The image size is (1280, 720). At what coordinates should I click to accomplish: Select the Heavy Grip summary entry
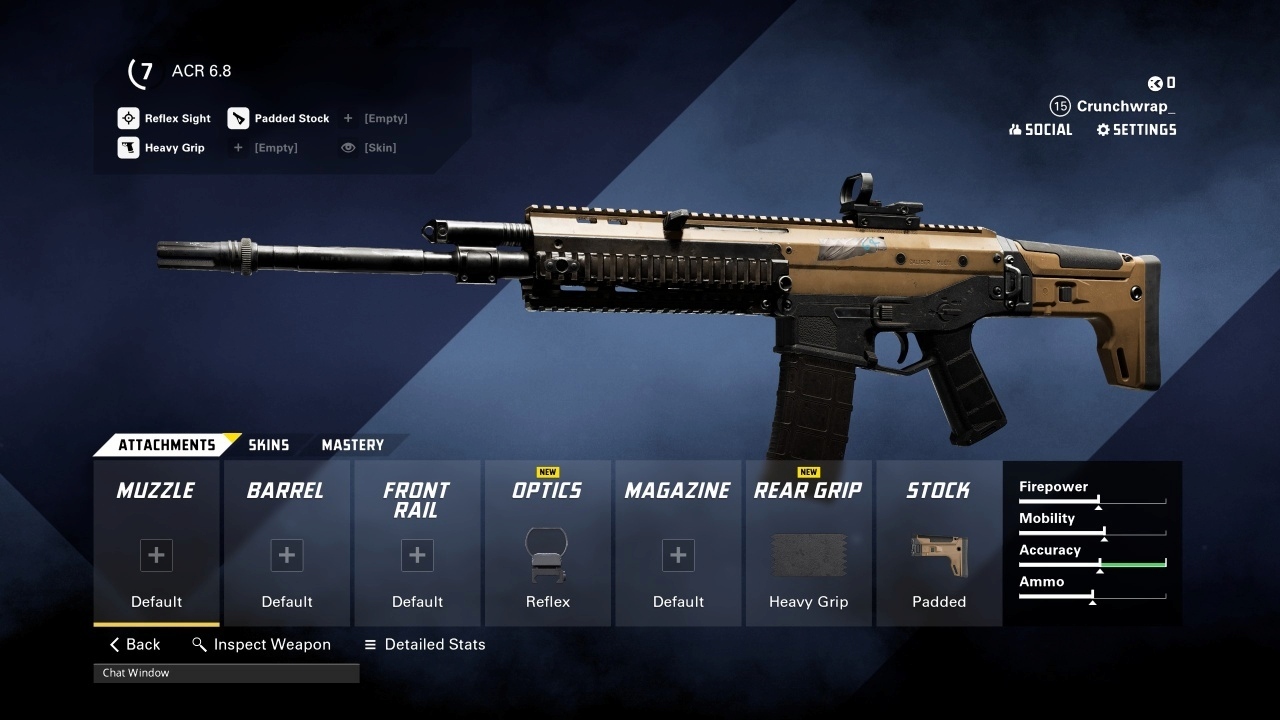(x=162, y=148)
